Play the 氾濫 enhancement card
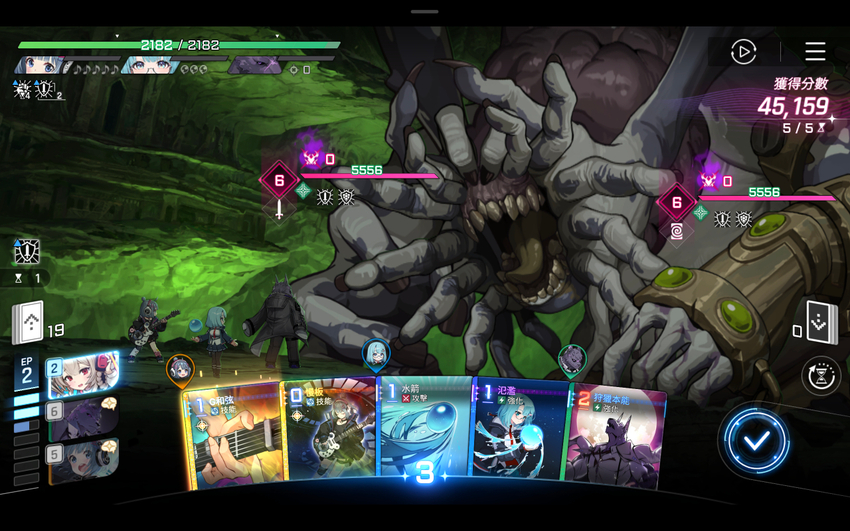This screenshot has width=850, height=531. (x=519, y=436)
